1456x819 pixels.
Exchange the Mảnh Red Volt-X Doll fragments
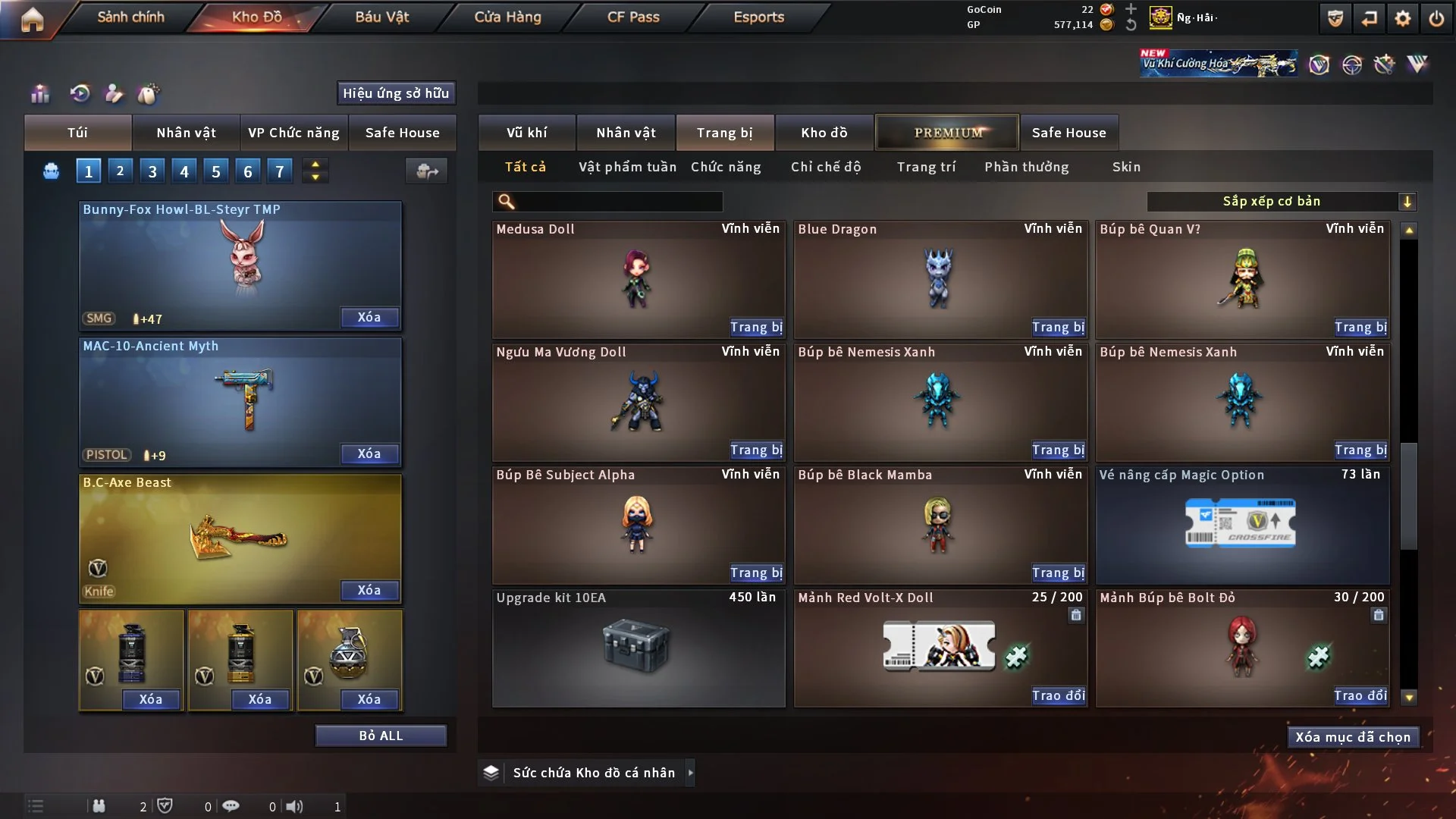click(x=1058, y=695)
